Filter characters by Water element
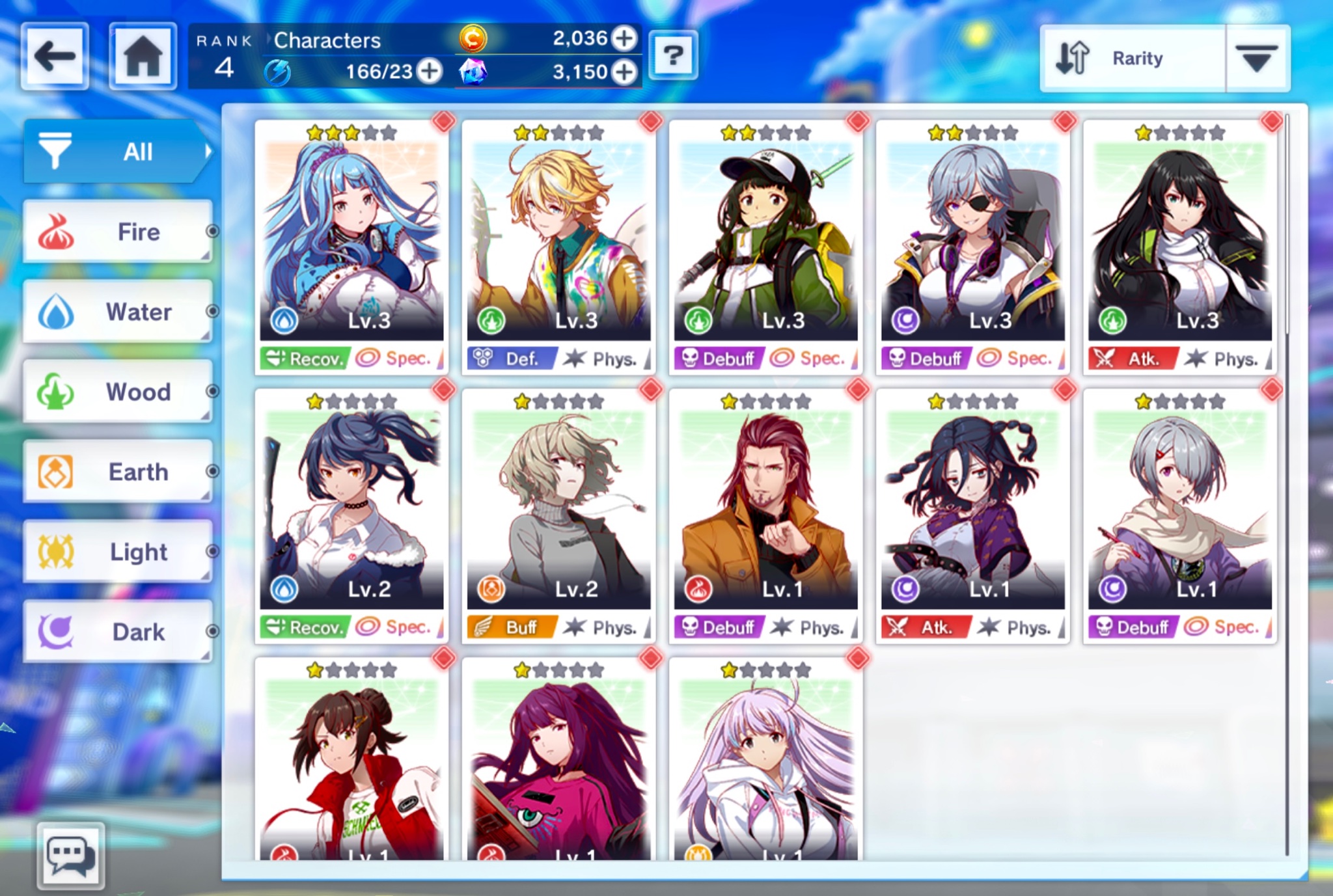The height and width of the screenshot is (896, 1333). click(117, 312)
